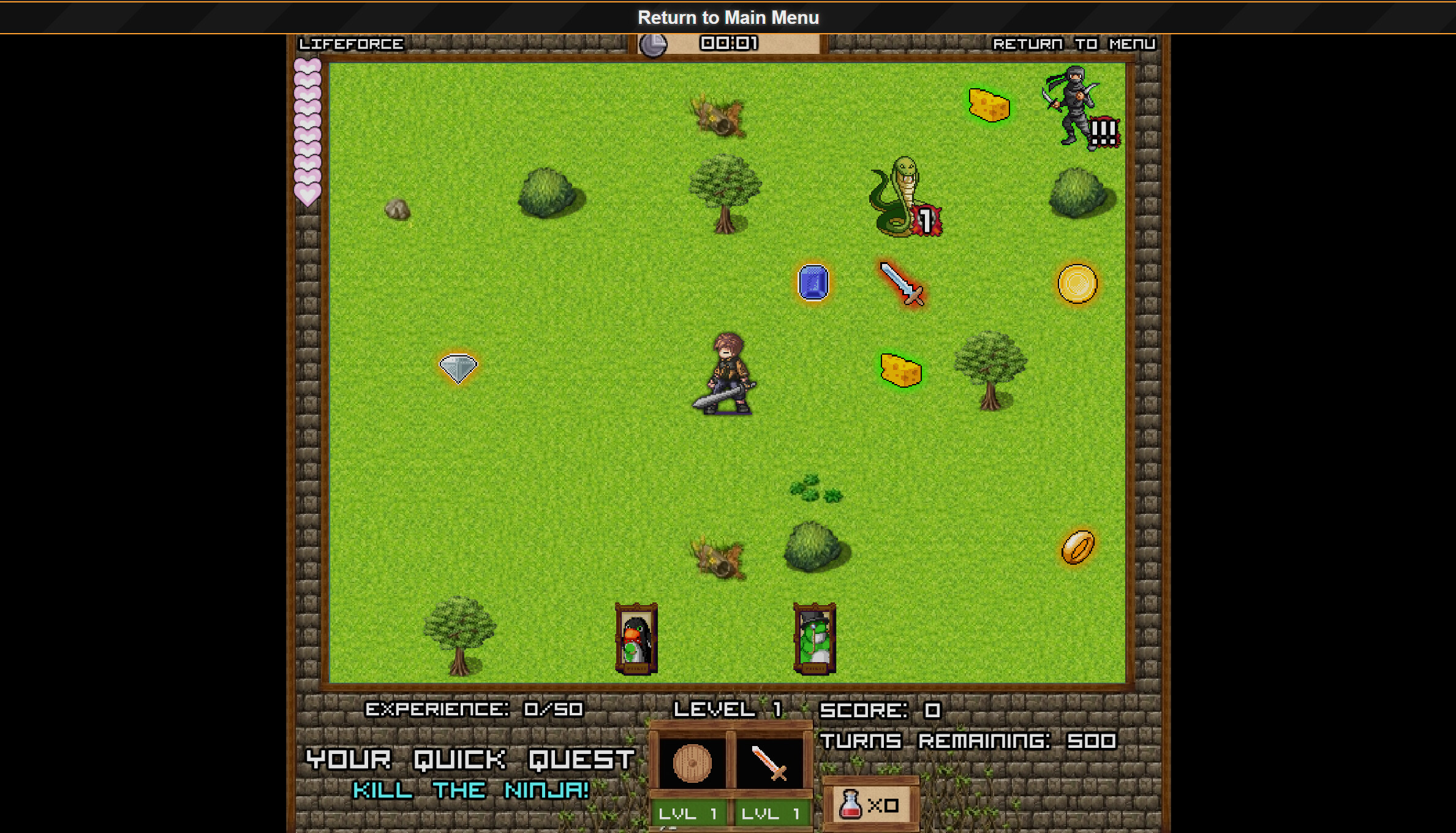The image size is (1456, 833).
Task: Select the sword in the equipment panel
Action: pyautogui.click(x=768, y=761)
